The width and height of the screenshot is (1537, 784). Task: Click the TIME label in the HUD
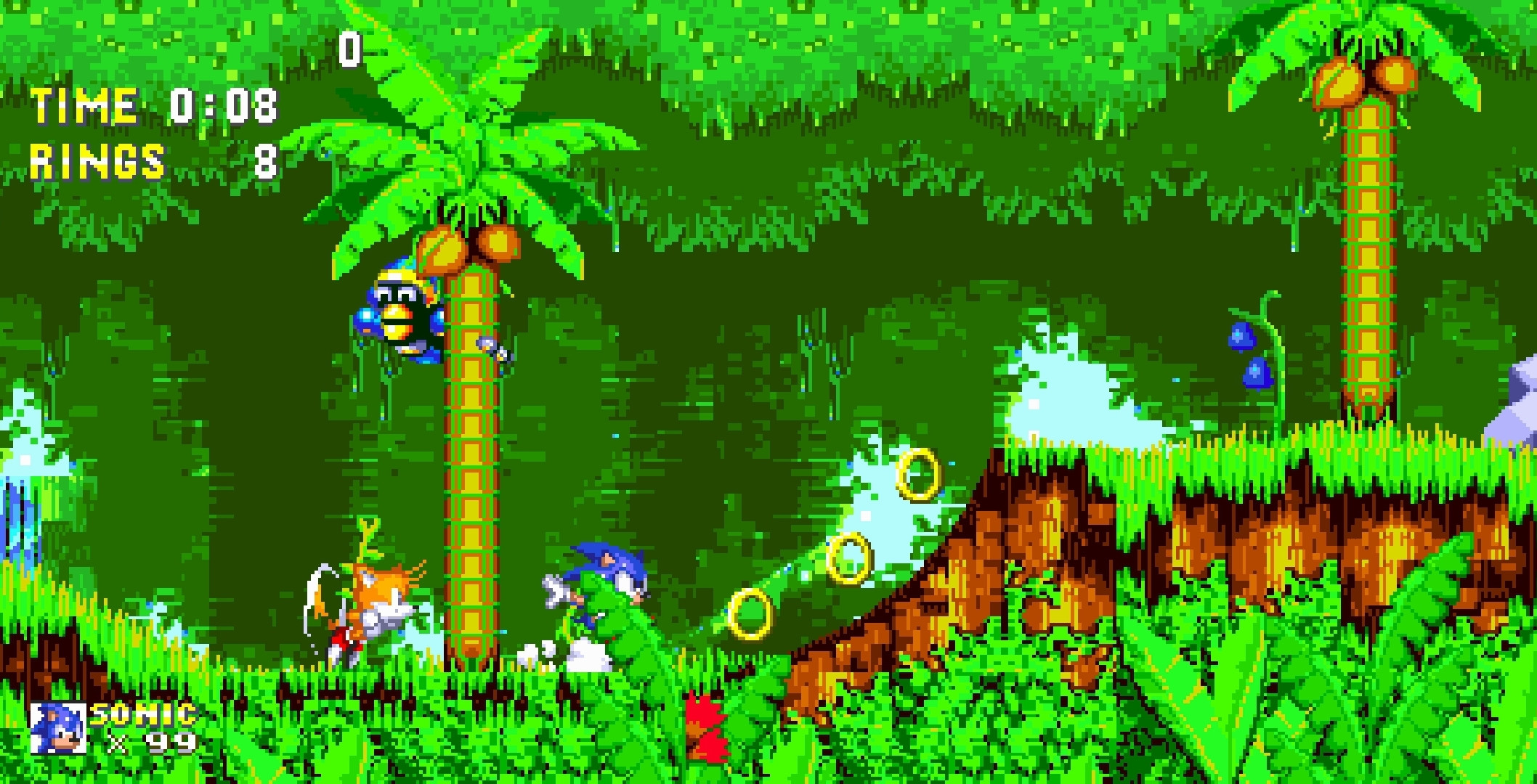[84, 107]
